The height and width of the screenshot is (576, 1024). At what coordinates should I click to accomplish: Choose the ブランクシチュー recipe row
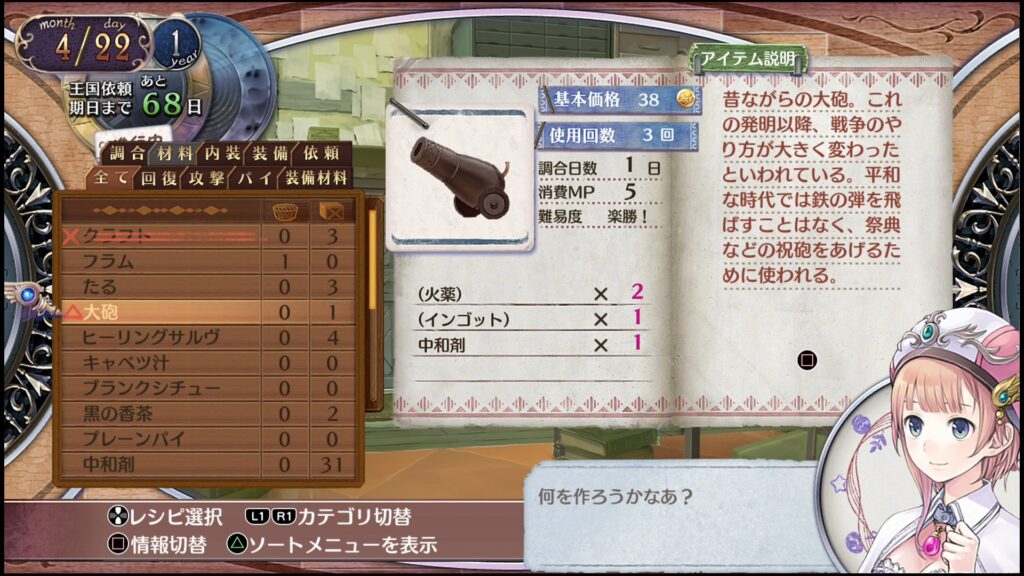(160, 388)
